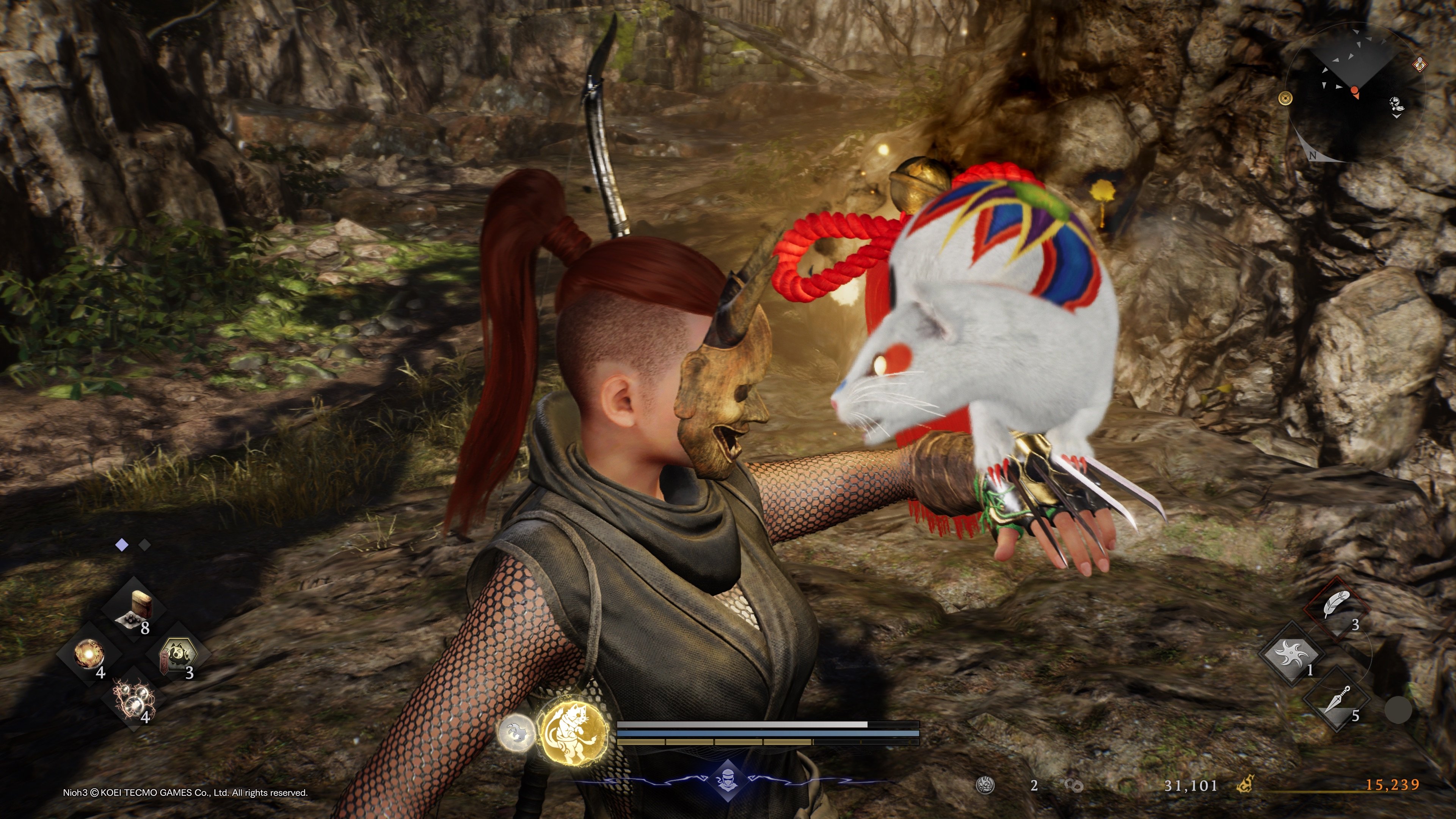Screen dimensions: 1456x819
Task: Use the glowing golden orb item
Action: [89, 654]
